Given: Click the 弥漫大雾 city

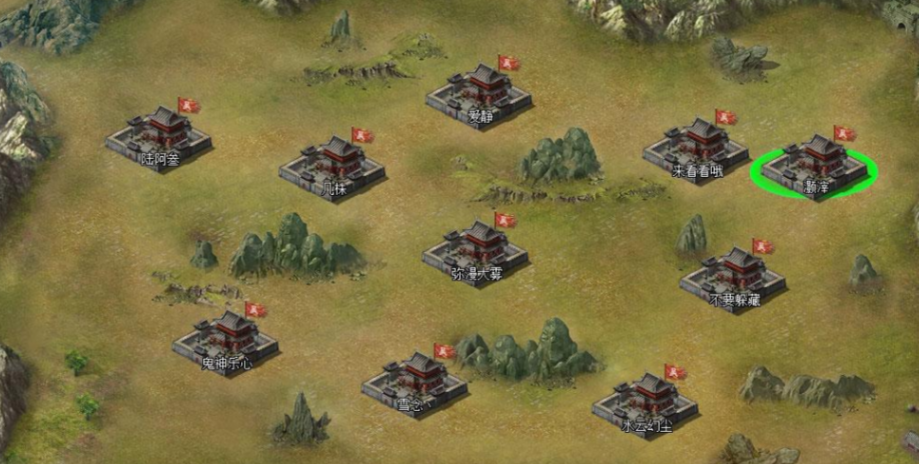Looking at the screenshot, I should [x=476, y=251].
